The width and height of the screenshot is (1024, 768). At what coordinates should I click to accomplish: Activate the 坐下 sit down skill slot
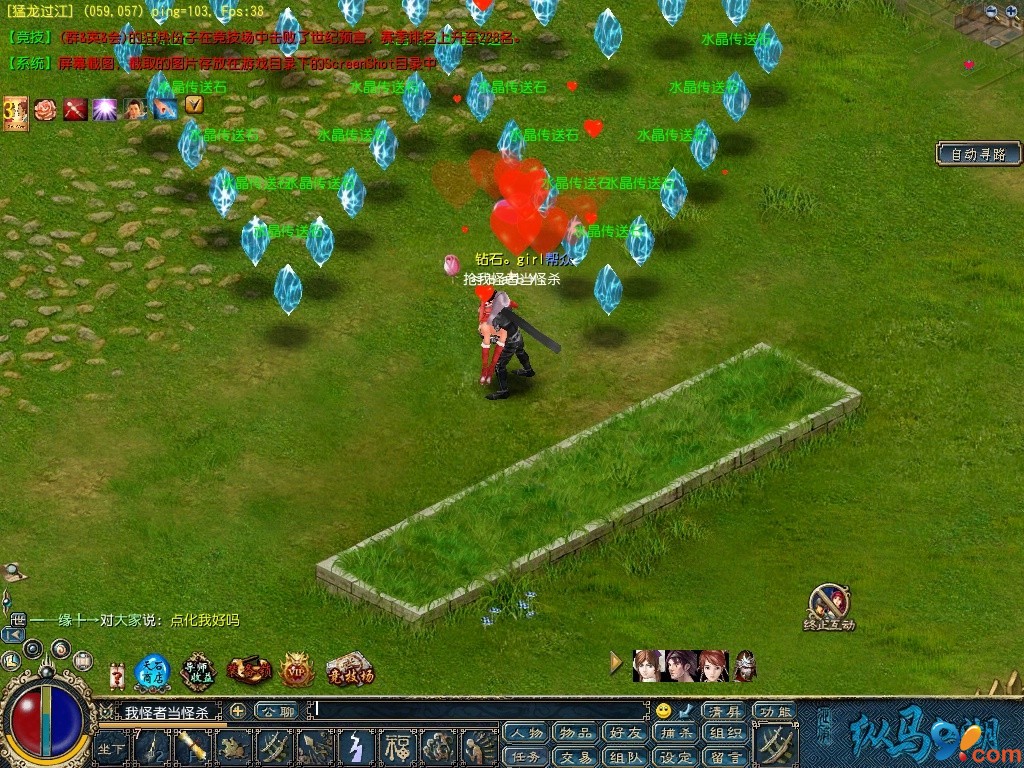click(111, 747)
